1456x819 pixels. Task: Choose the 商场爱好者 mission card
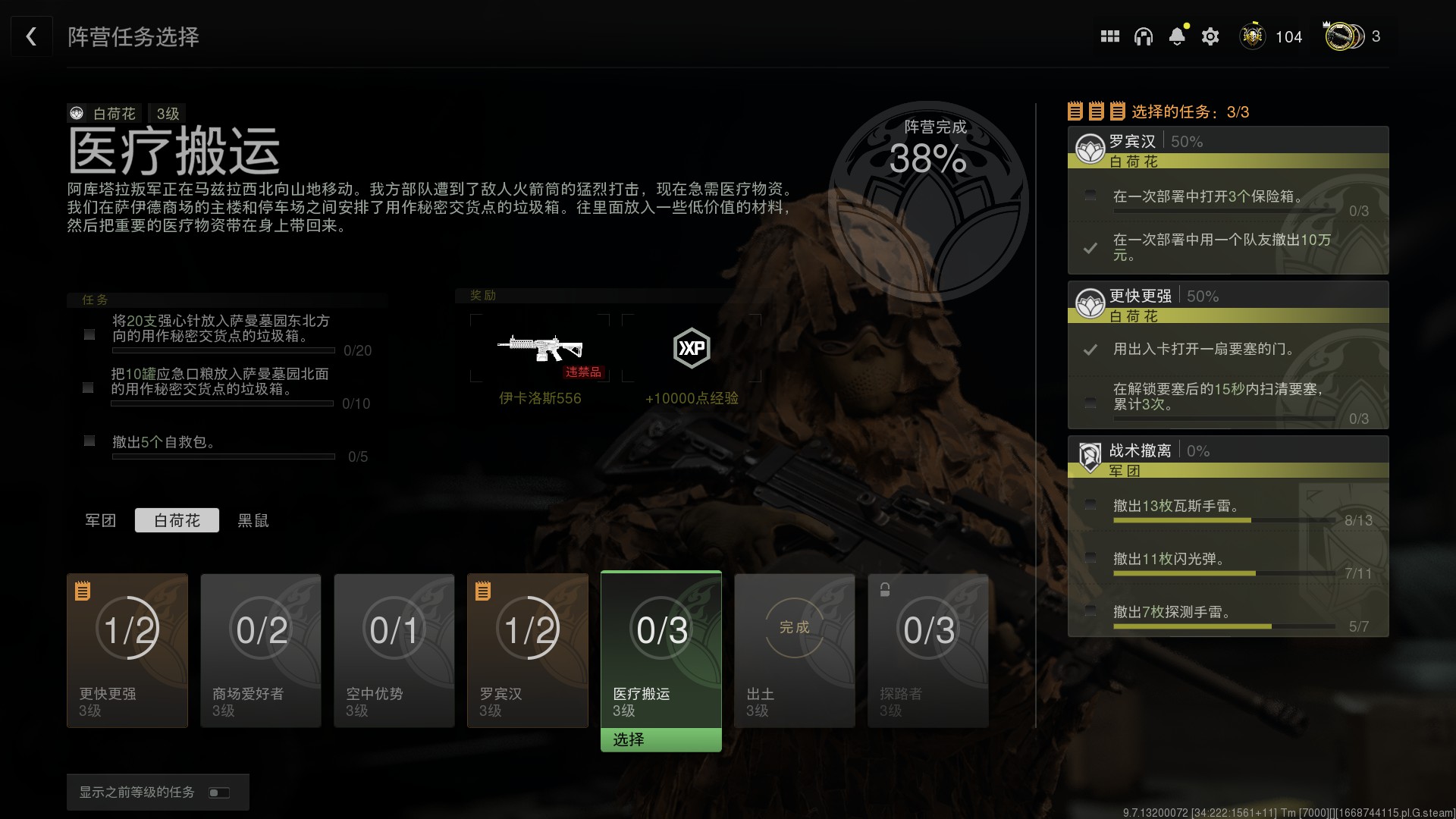coord(261,650)
